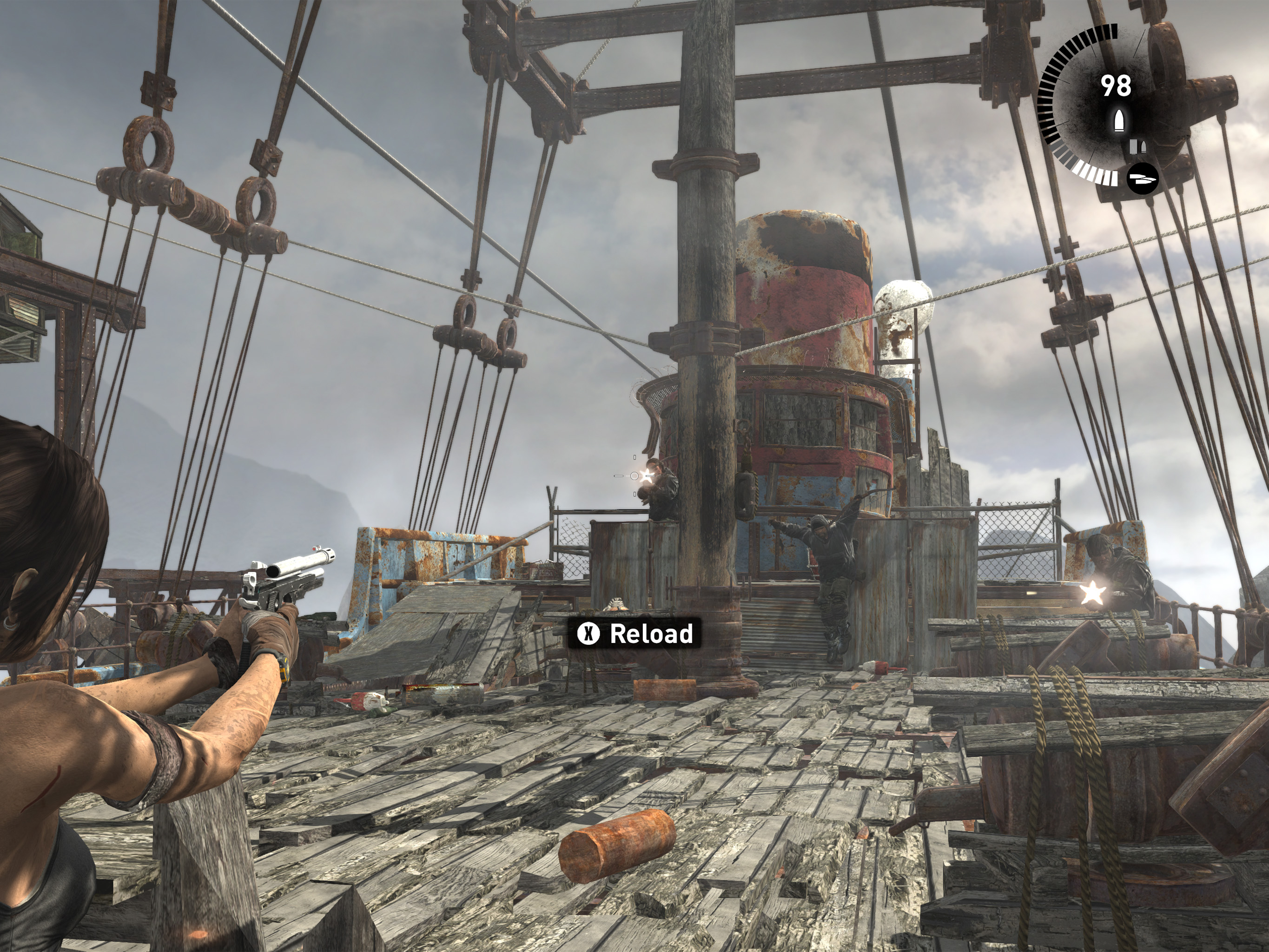Choose the small grey magazine-and-bullet icon
Screen dimensions: 1269x952
(x=1137, y=147)
